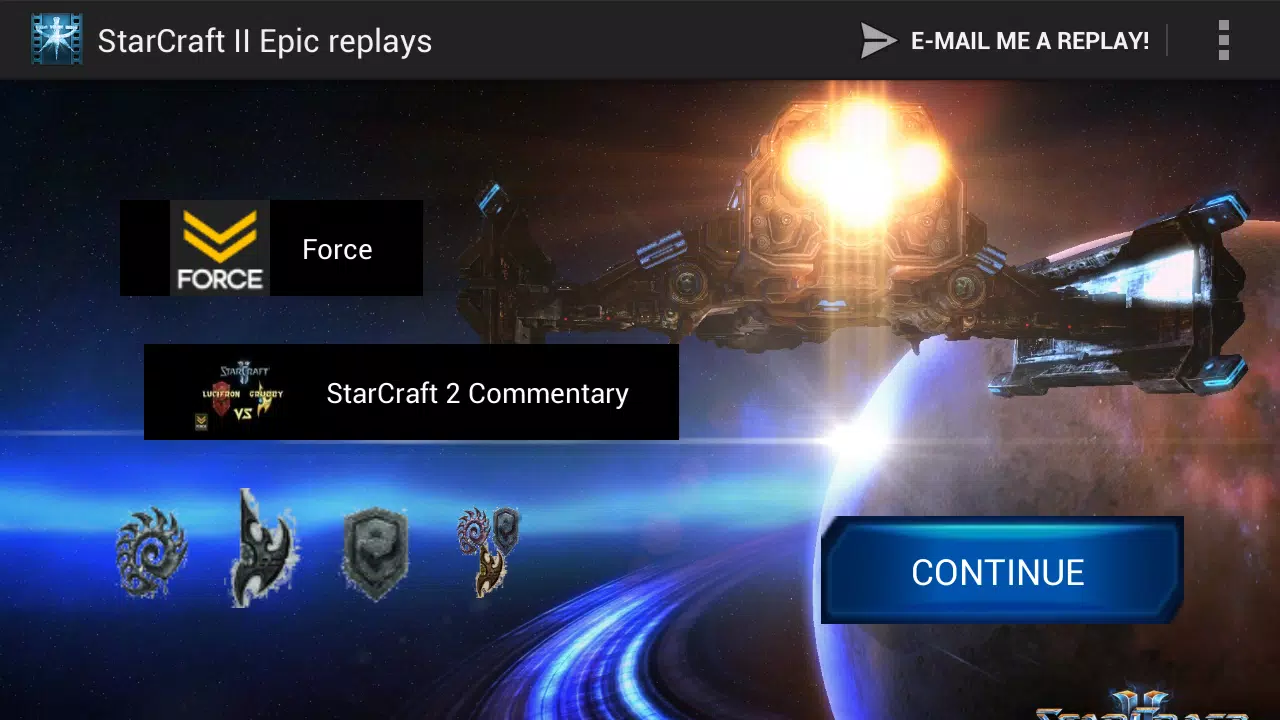Click the Force channel logo thumbnail
Screen dimensions: 1280x720
(220, 248)
